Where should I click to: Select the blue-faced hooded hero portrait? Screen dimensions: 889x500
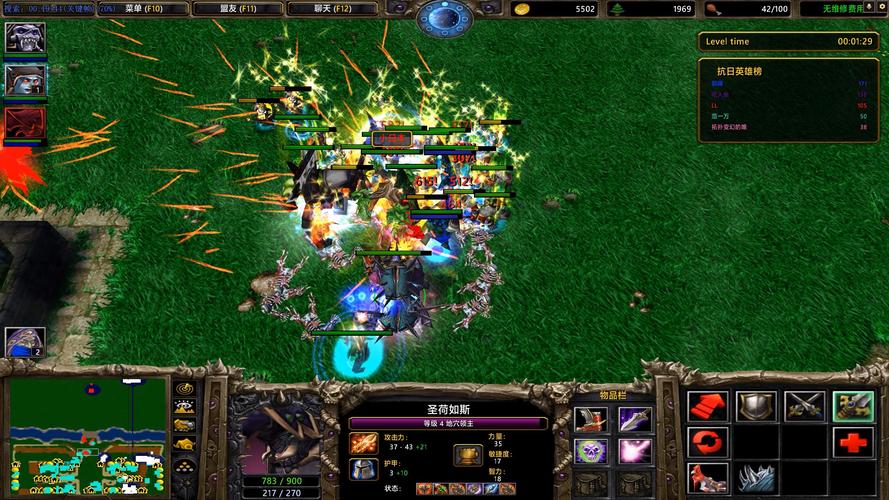[24, 80]
